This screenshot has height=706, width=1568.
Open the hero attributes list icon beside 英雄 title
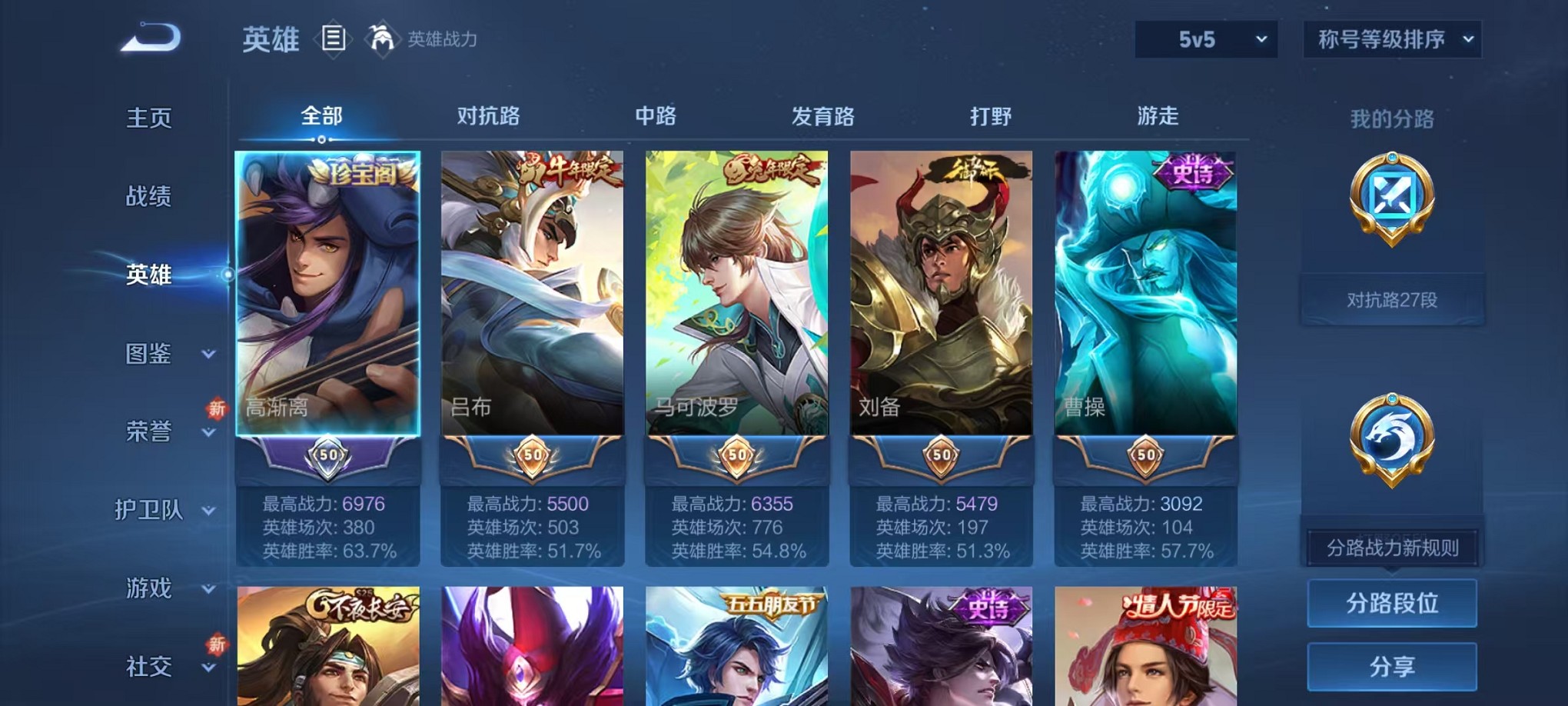tap(334, 37)
